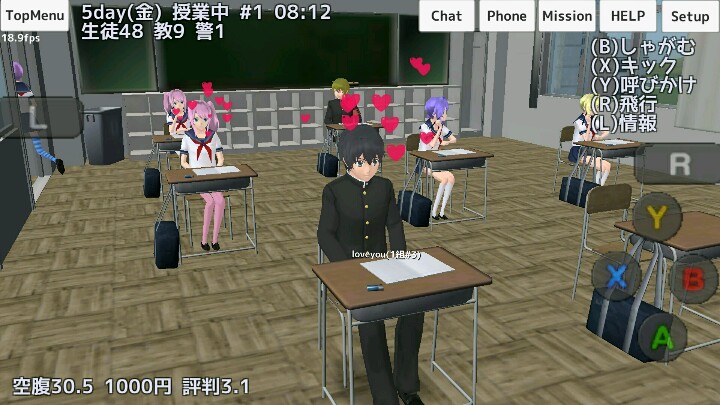Screen dimensions: 720x405
Task: Tap the yellow Y action button
Action: tap(656, 216)
